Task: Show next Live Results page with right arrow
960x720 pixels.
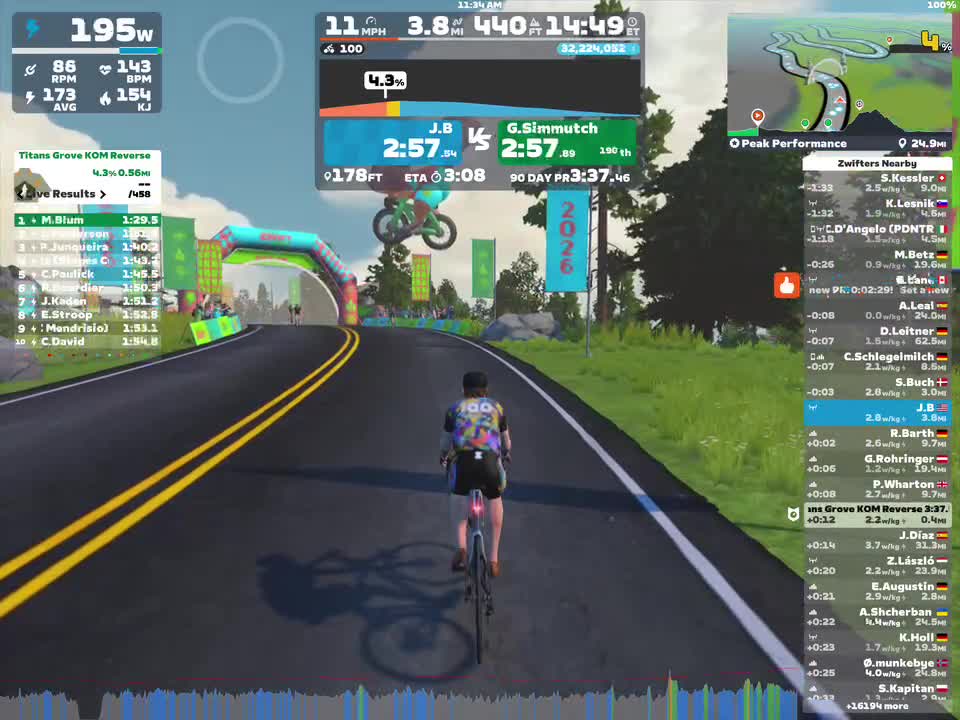Action: 103,194
